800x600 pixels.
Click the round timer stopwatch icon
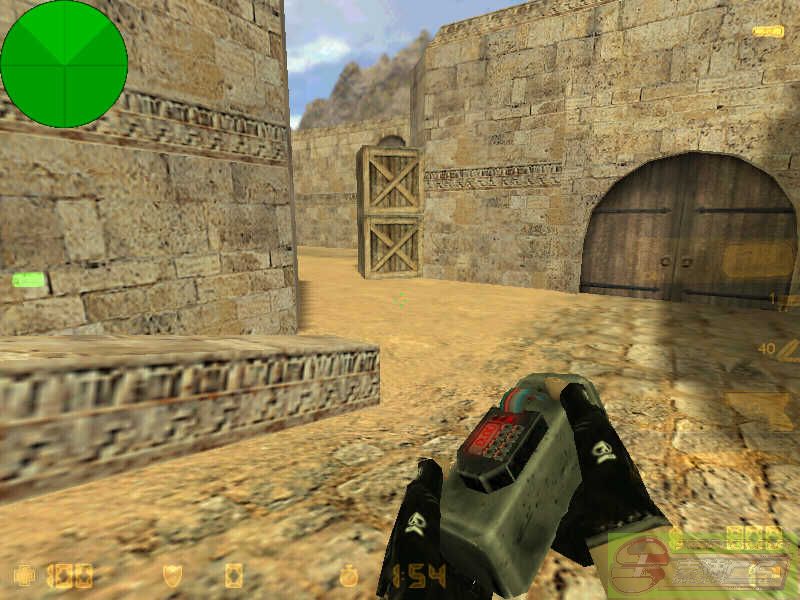tap(348, 576)
